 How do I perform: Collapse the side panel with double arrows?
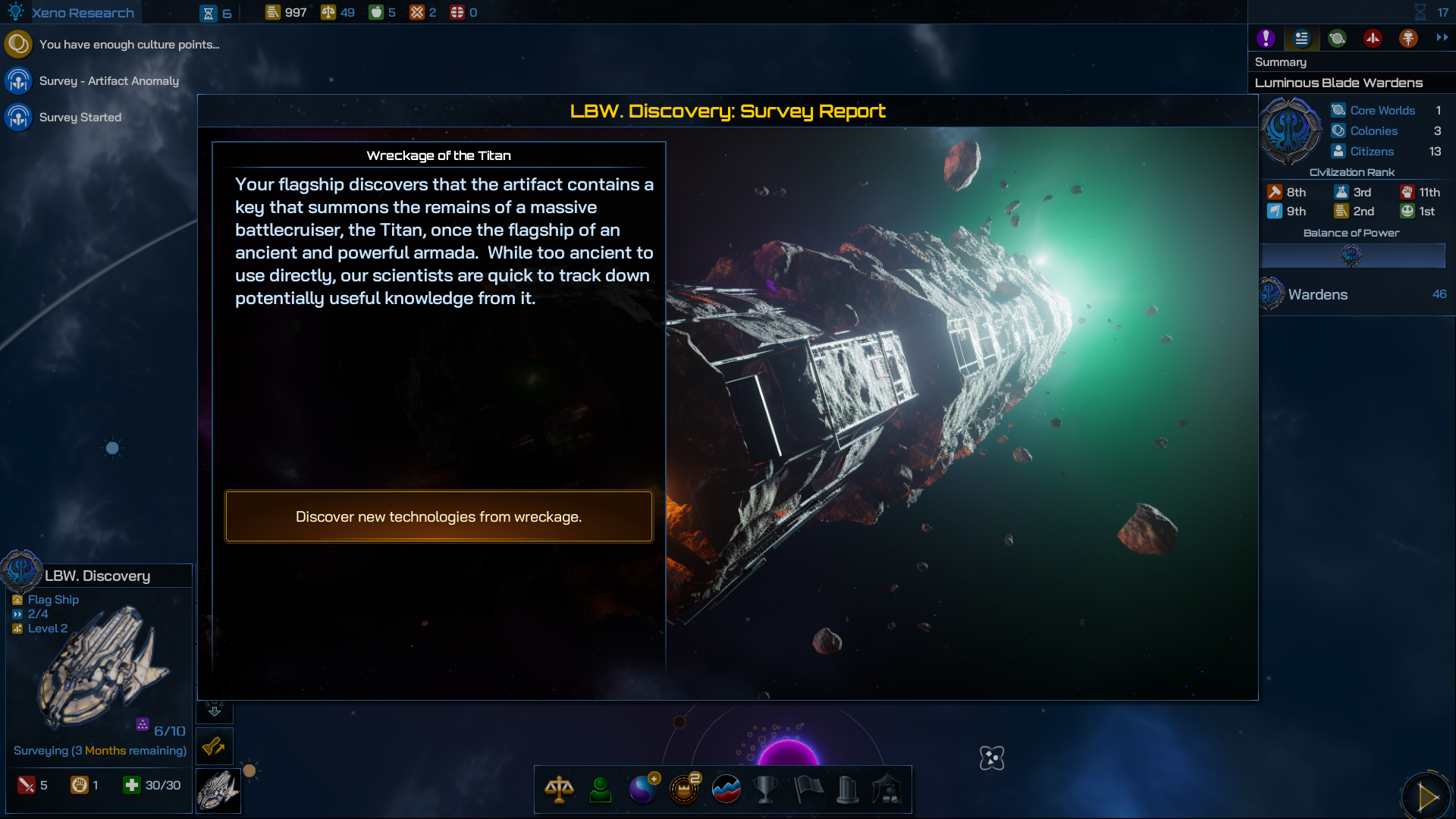click(x=1442, y=37)
